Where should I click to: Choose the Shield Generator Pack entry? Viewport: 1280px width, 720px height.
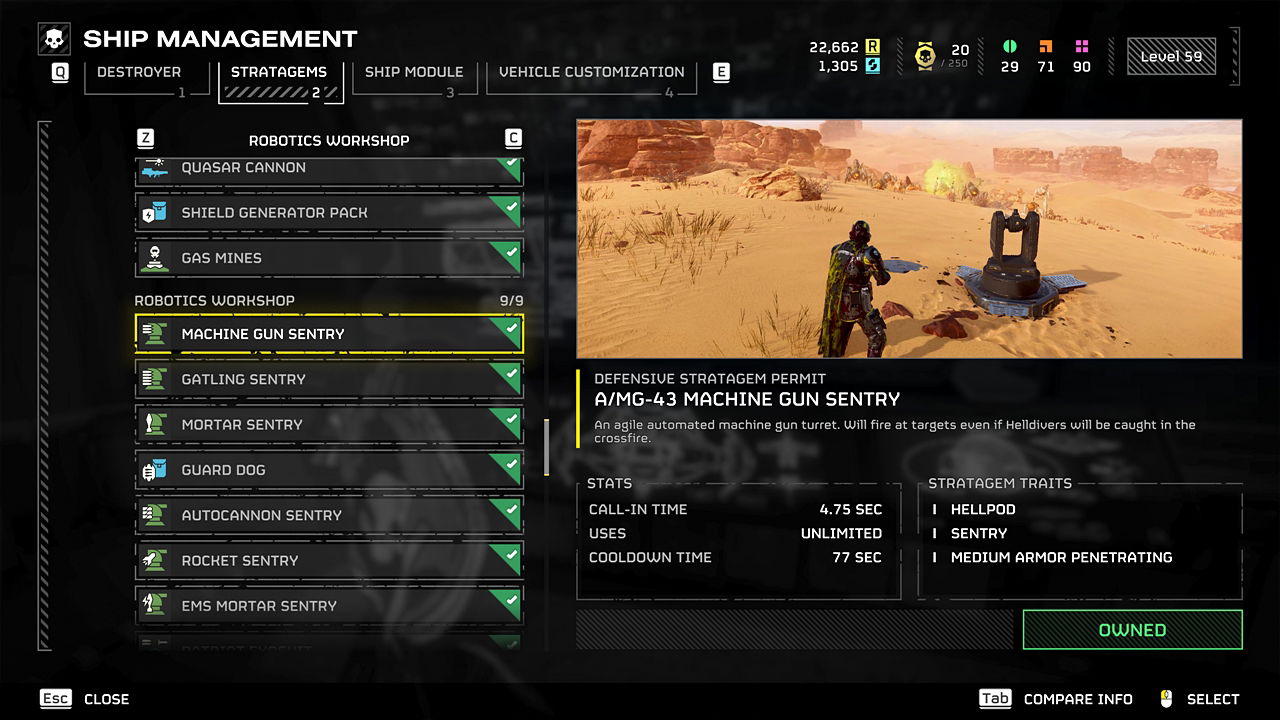(x=328, y=213)
